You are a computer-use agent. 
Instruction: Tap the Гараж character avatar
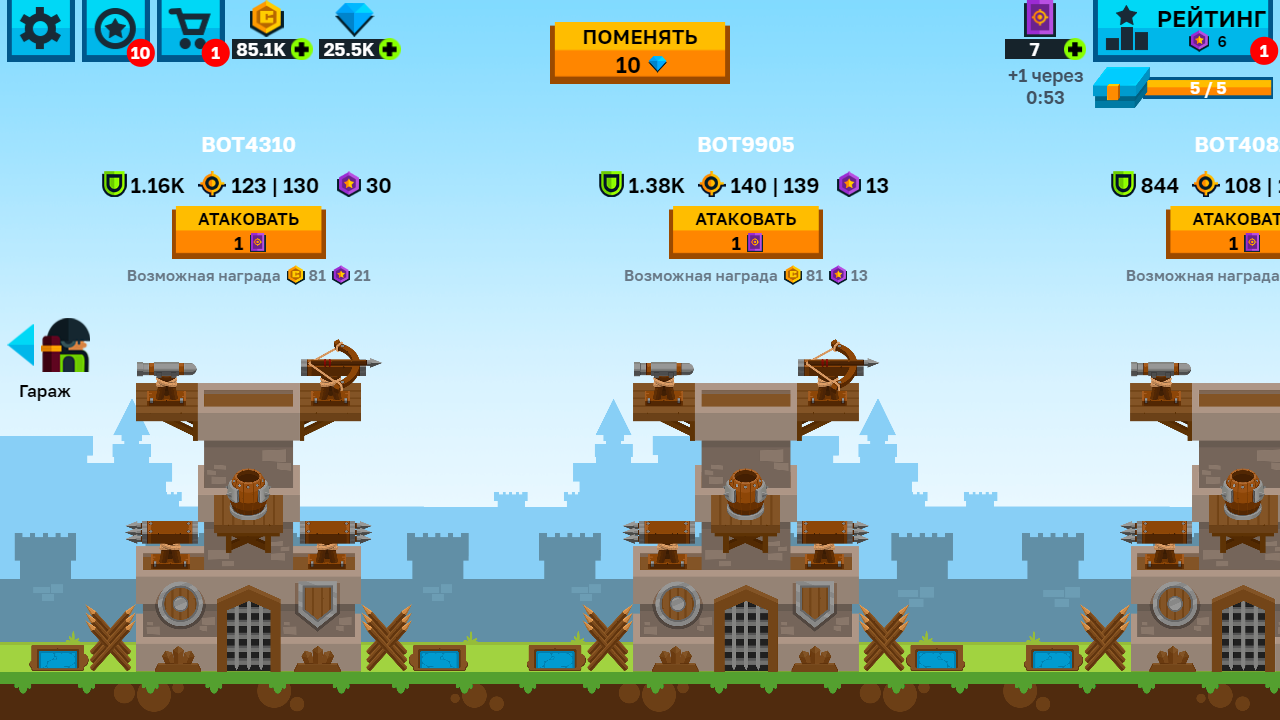pos(68,347)
